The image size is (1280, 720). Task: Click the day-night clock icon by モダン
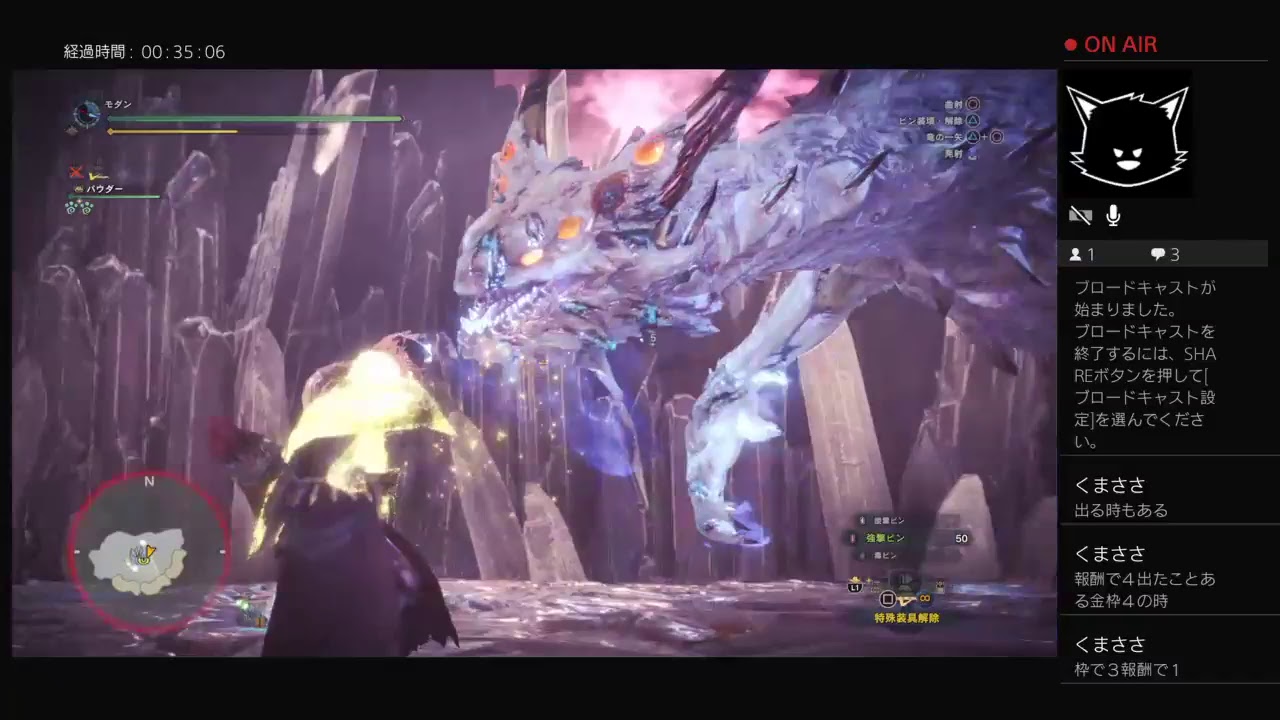[87, 115]
